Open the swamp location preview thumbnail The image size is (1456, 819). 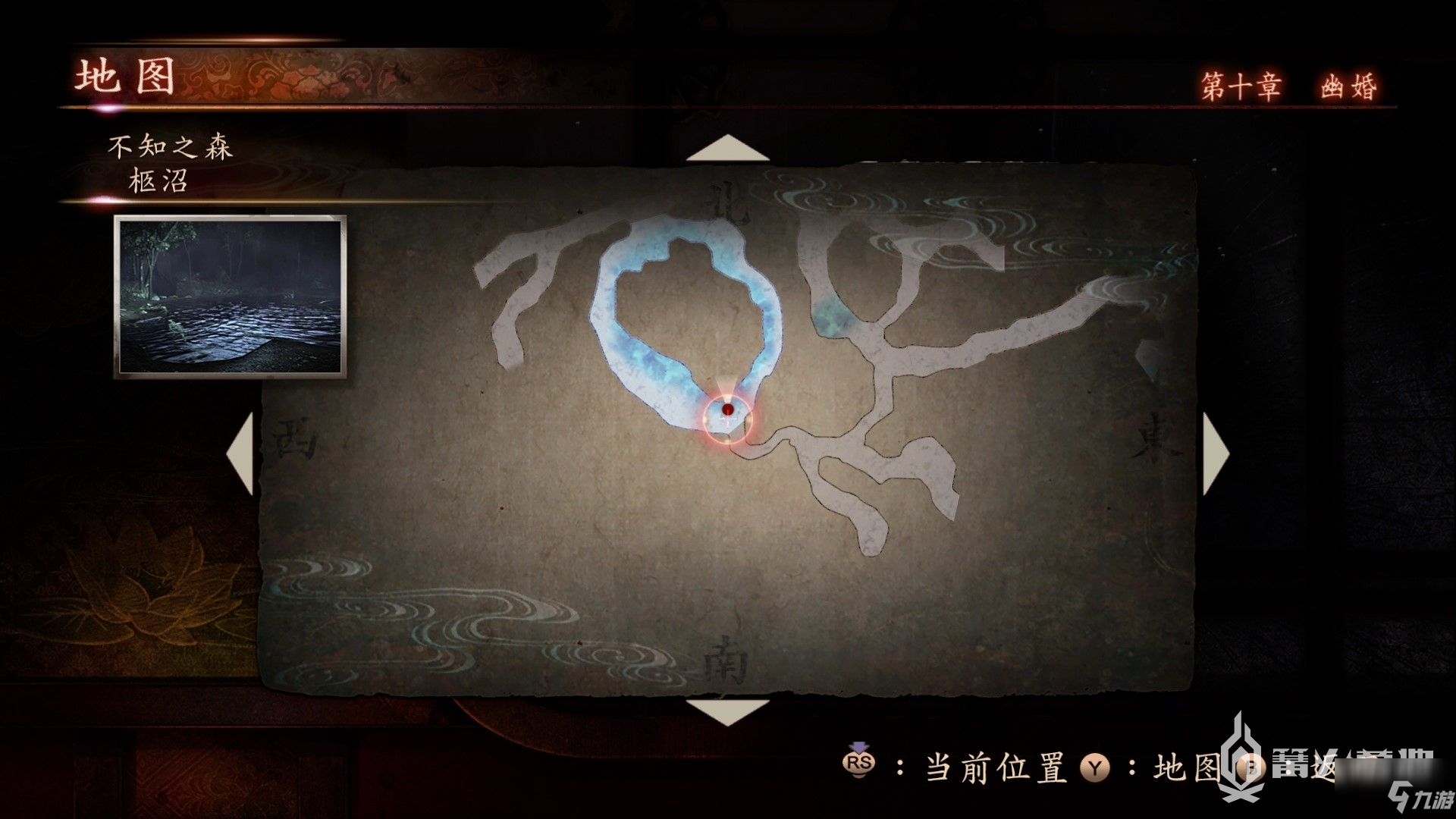231,297
